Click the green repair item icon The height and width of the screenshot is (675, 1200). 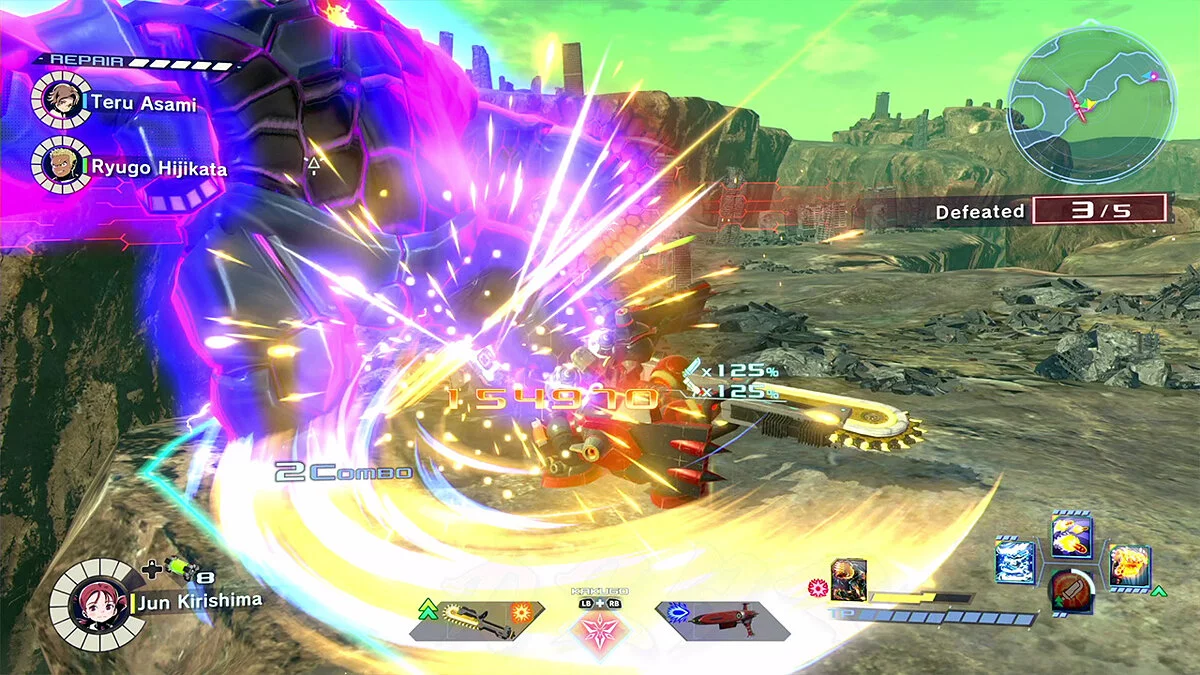tap(179, 568)
